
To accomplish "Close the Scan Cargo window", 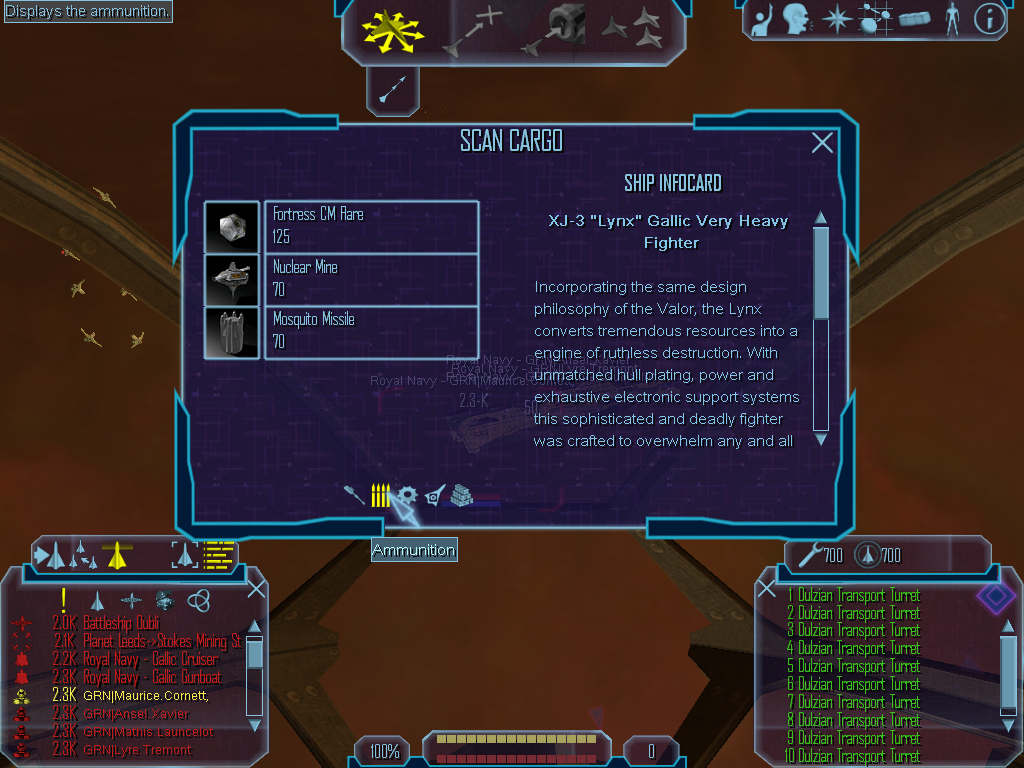I will click(822, 143).
